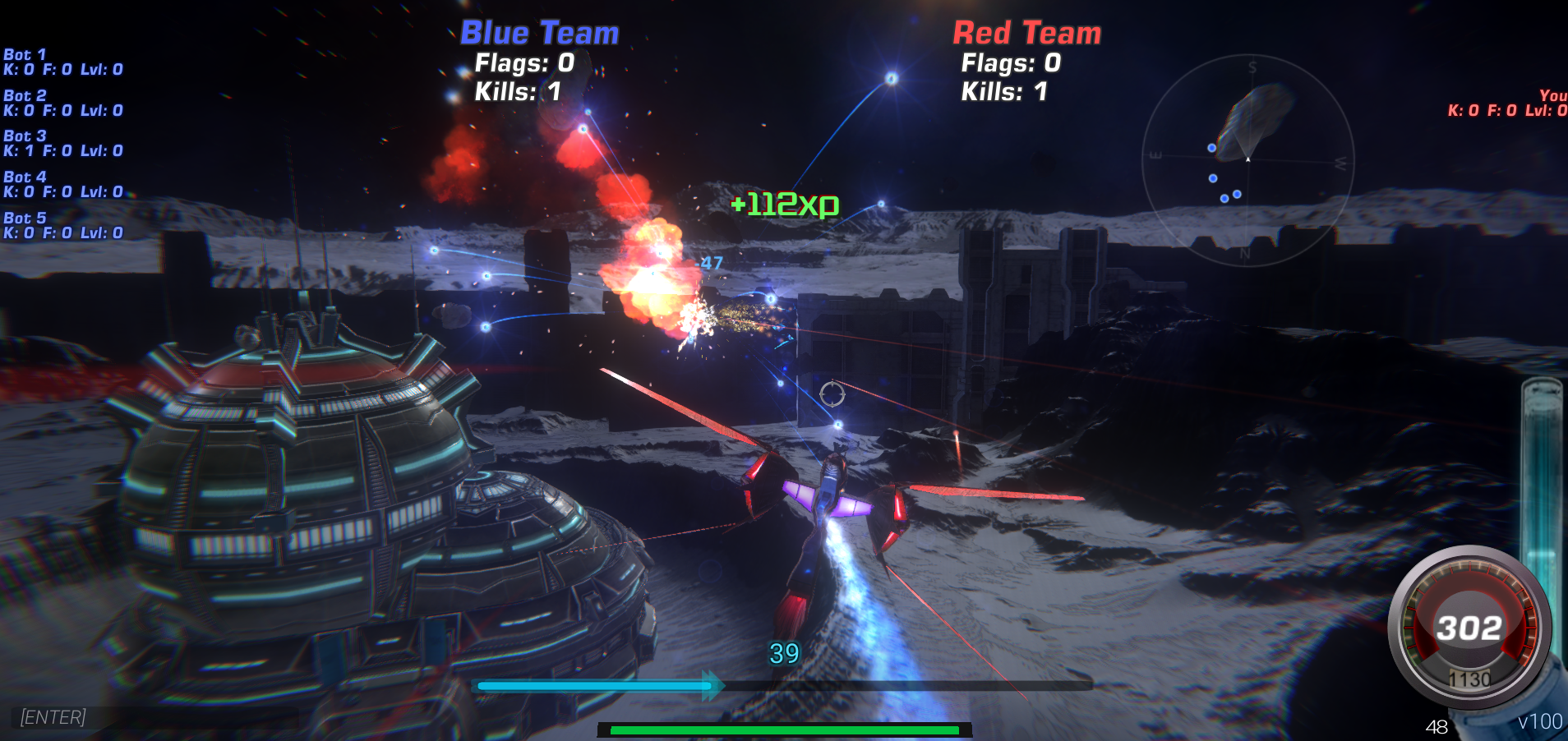This screenshot has width=1568, height=741.
Task: Click the [ENTER] chat input field
Action: 53,716
